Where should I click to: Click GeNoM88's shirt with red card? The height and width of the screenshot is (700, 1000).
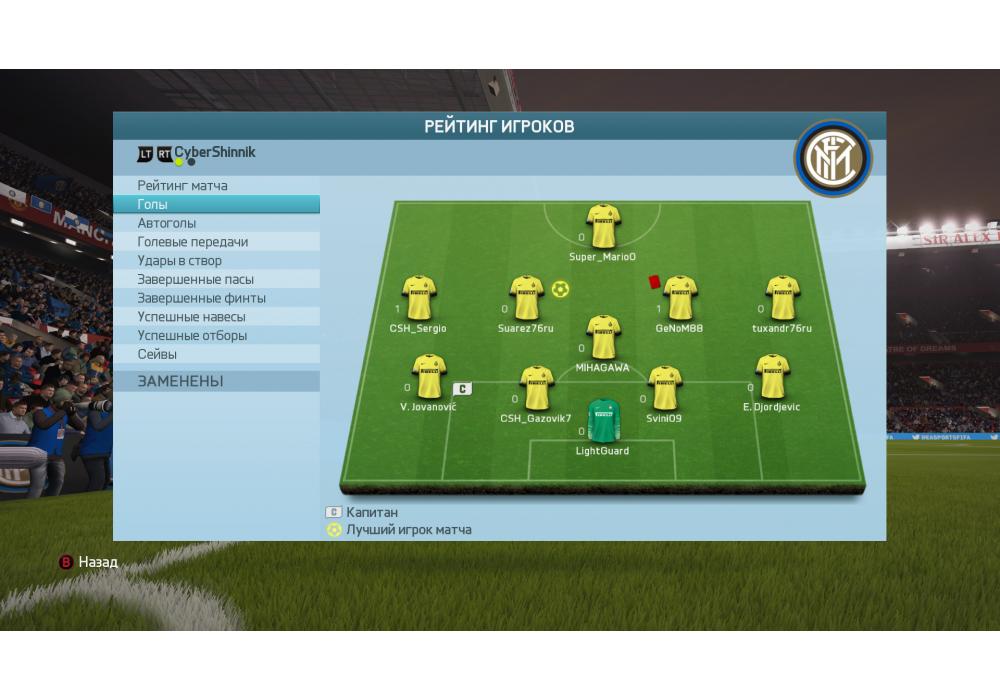[679, 298]
